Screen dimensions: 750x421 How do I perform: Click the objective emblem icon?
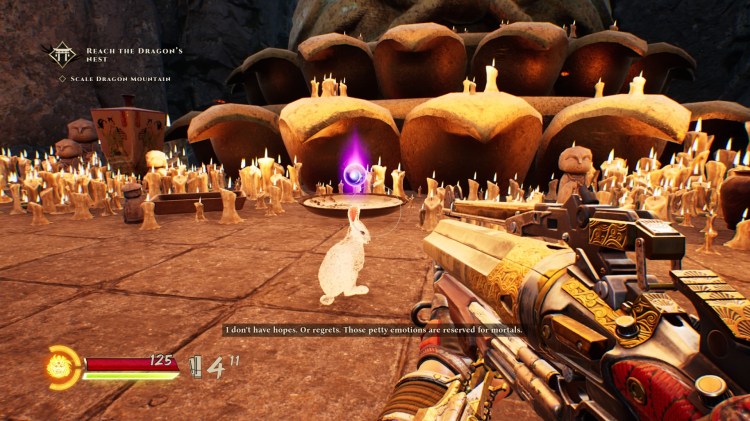64,54
